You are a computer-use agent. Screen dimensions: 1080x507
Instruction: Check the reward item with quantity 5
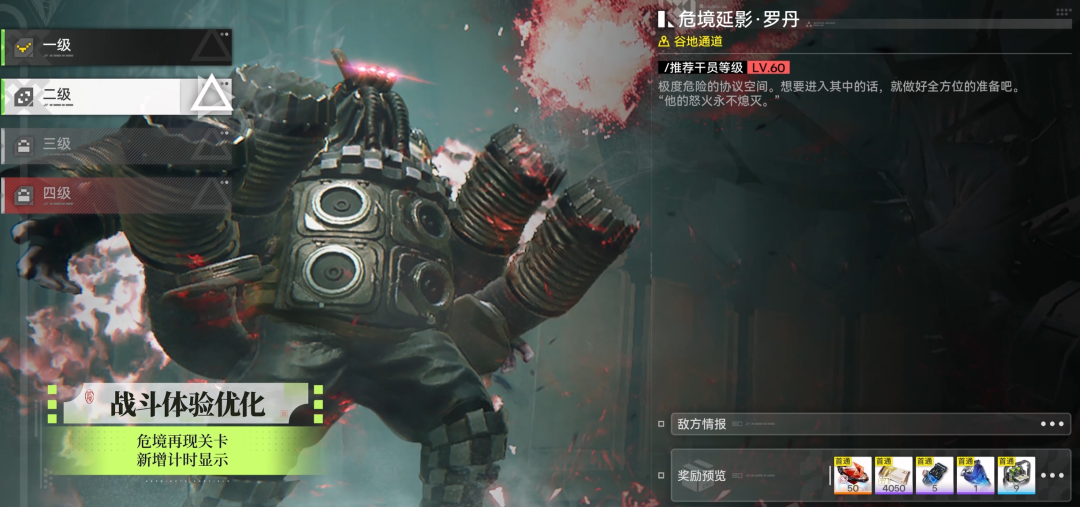(x=934, y=475)
